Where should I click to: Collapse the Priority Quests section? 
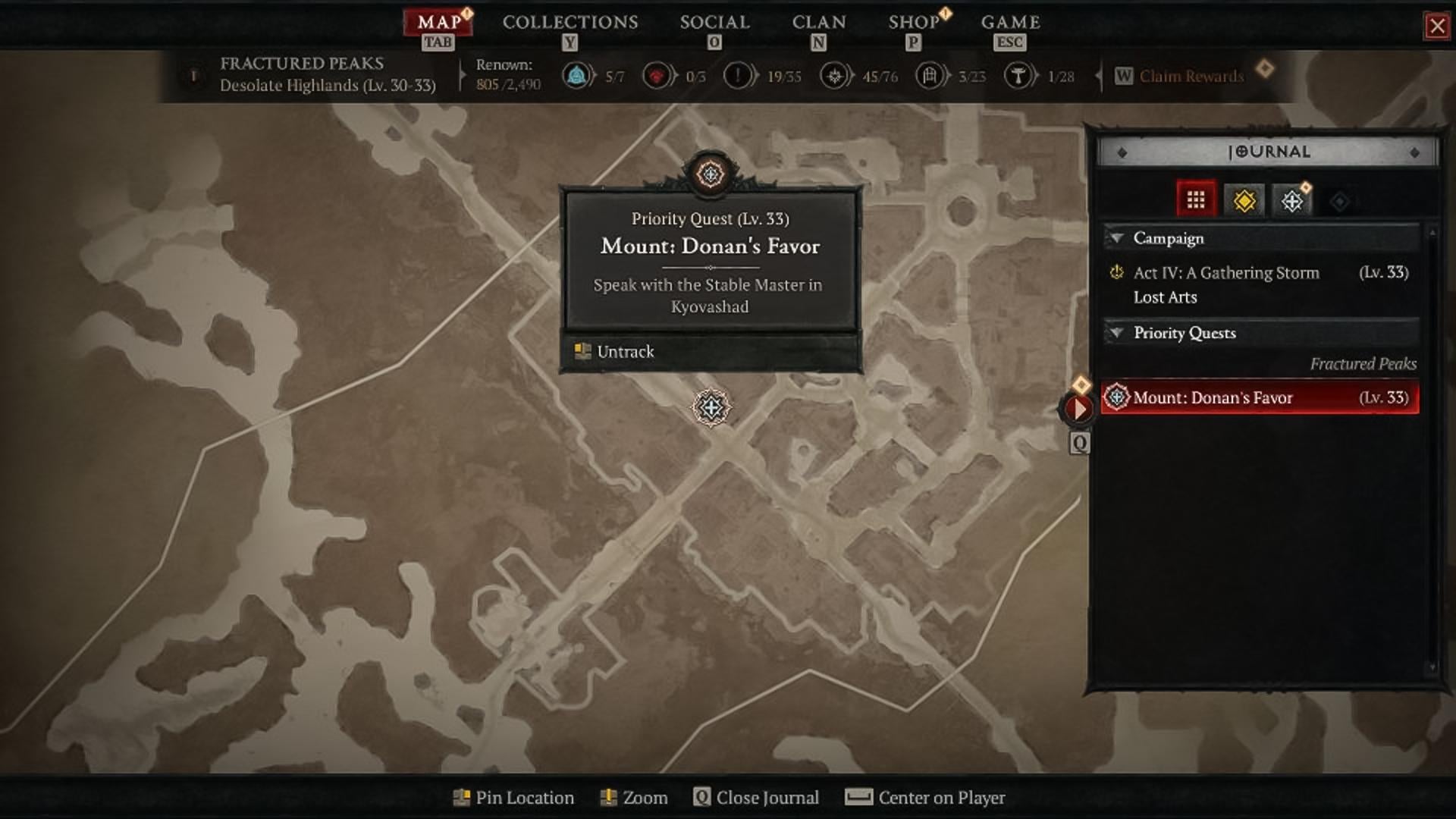(x=1117, y=333)
